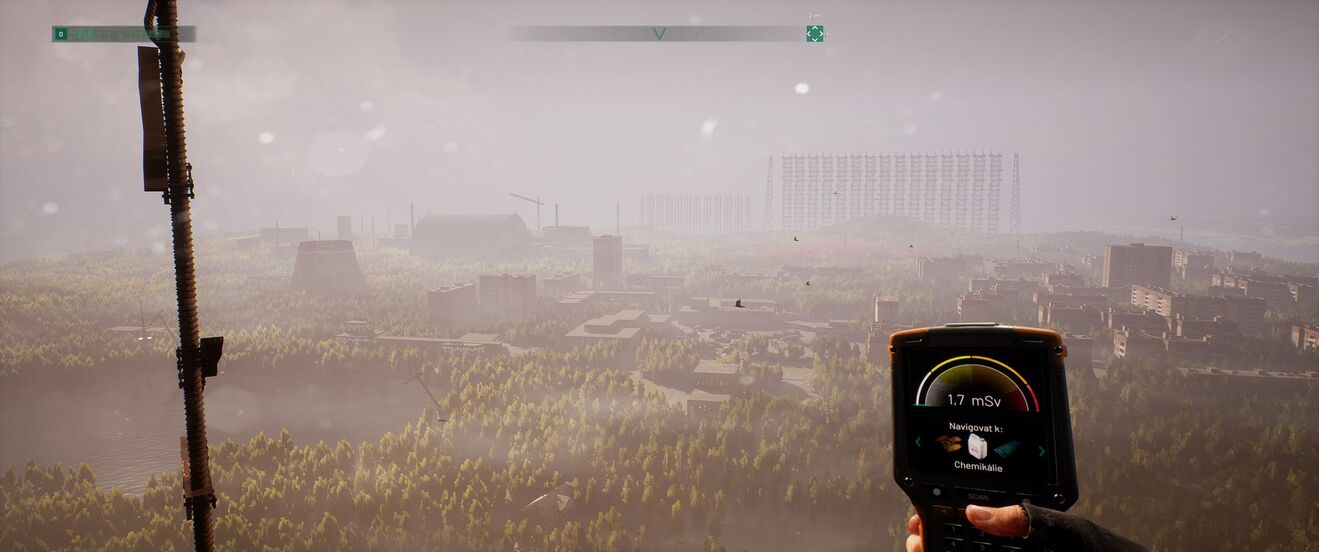The width and height of the screenshot is (1319, 552).
Task: Click the right arrow on scanner navigation
Action: (1041, 451)
